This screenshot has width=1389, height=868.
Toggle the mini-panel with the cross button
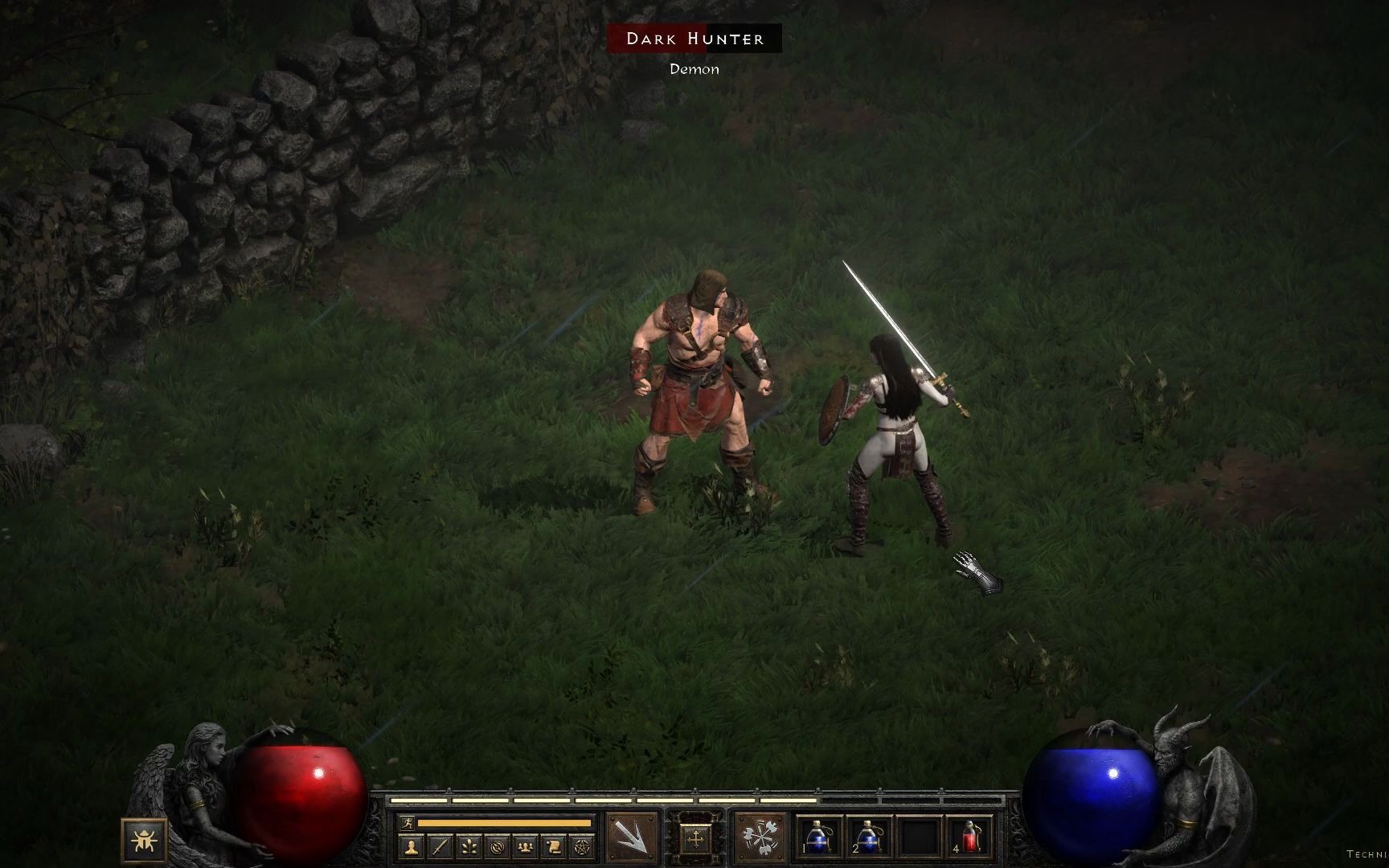(x=694, y=839)
